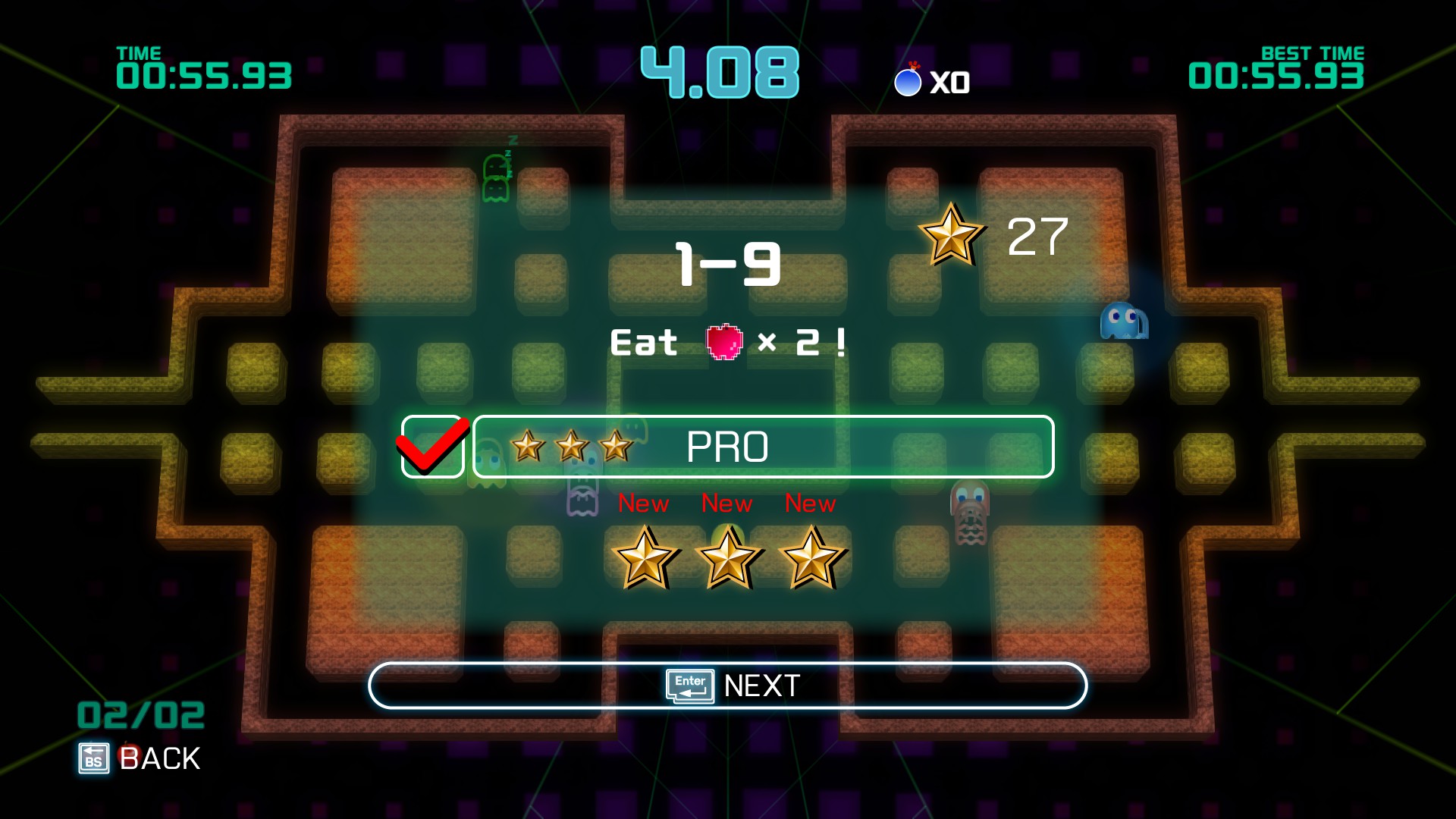
Task: Toggle the red checkmark box
Action: tap(432, 447)
